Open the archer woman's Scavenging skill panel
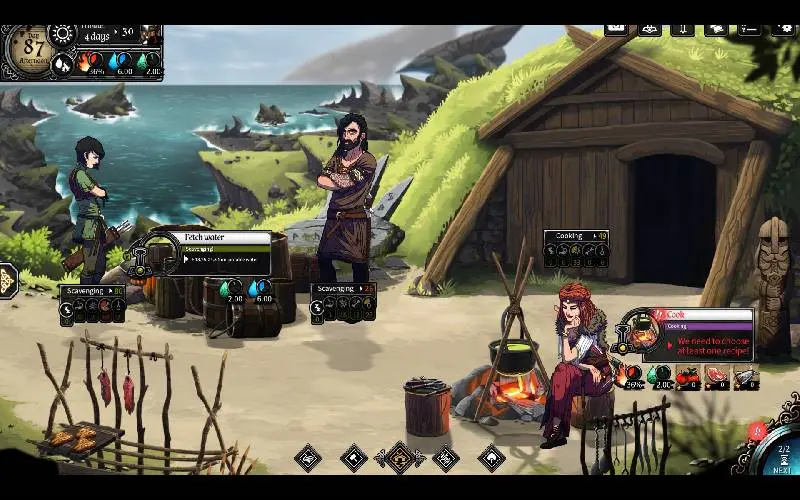The height and width of the screenshot is (500, 800). click(91, 291)
